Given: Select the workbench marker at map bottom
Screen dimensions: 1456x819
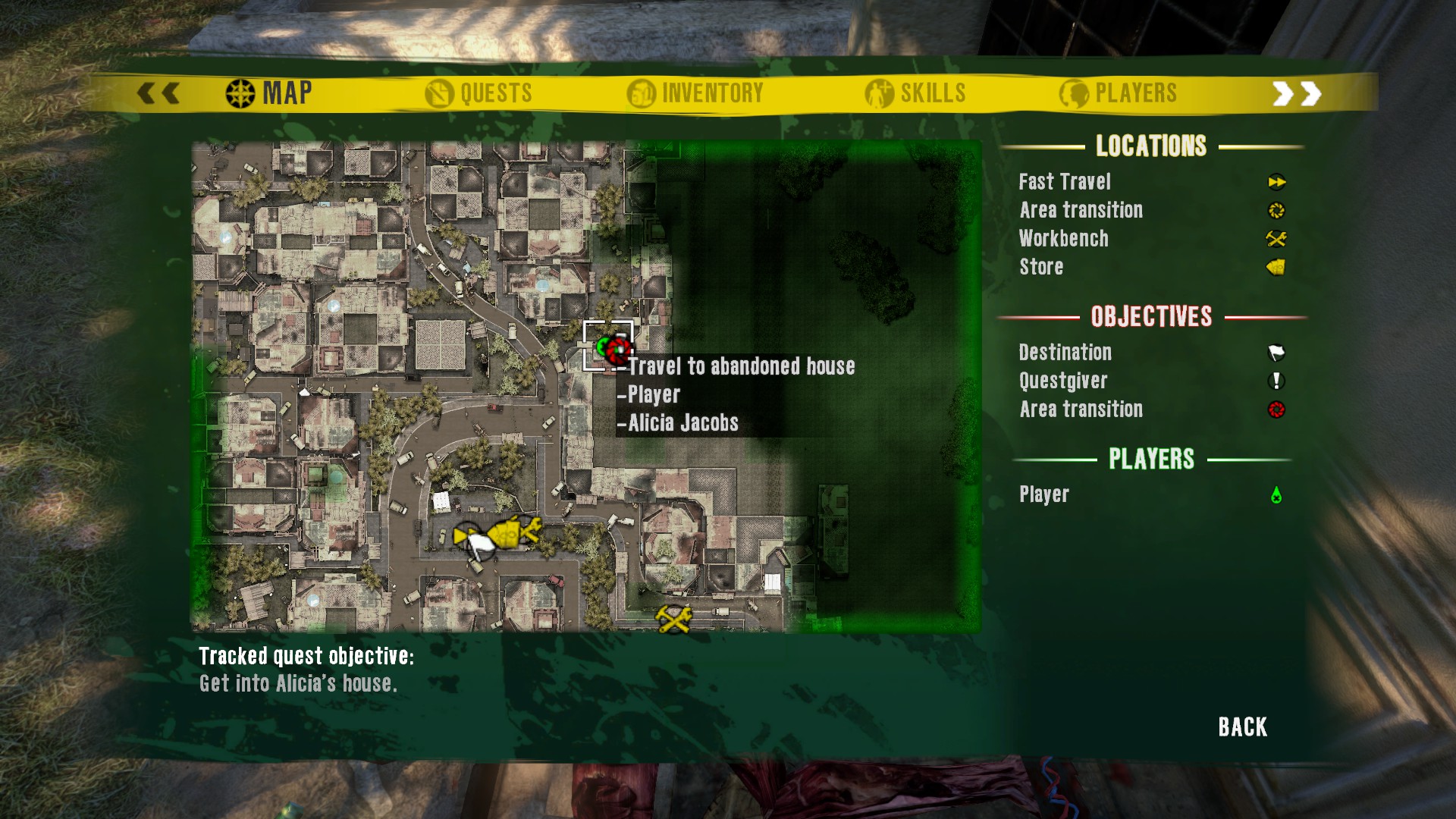Looking at the screenshot, I should point(673,618).
